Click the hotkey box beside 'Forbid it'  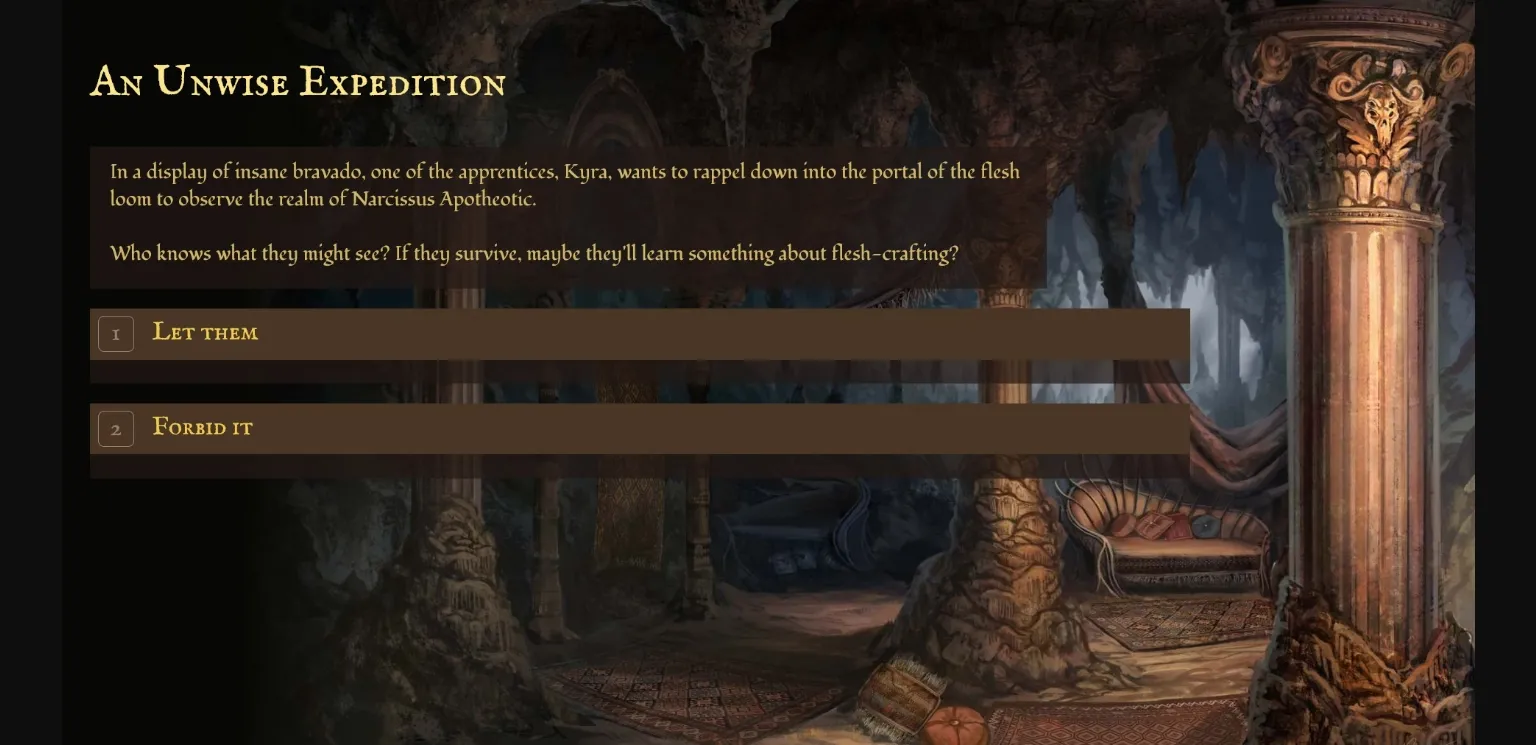116,429
